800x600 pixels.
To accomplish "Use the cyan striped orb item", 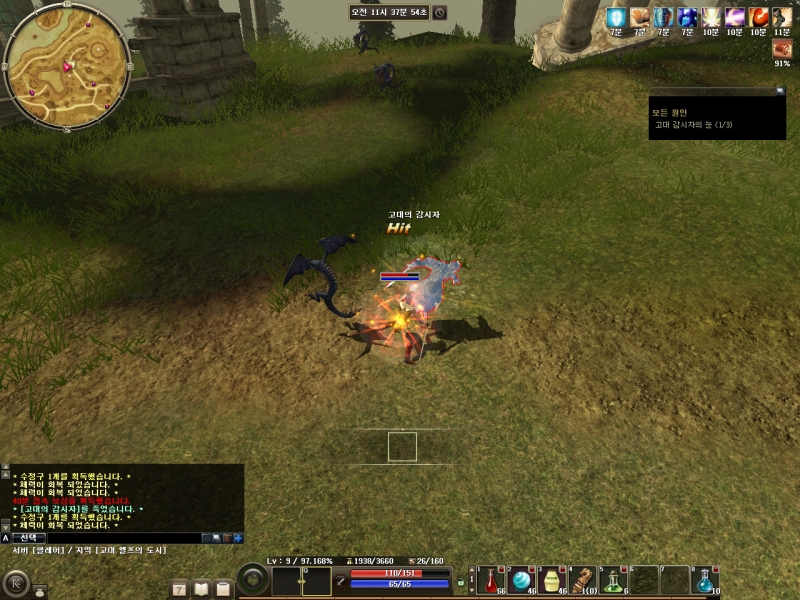I will tap(521, 579).
